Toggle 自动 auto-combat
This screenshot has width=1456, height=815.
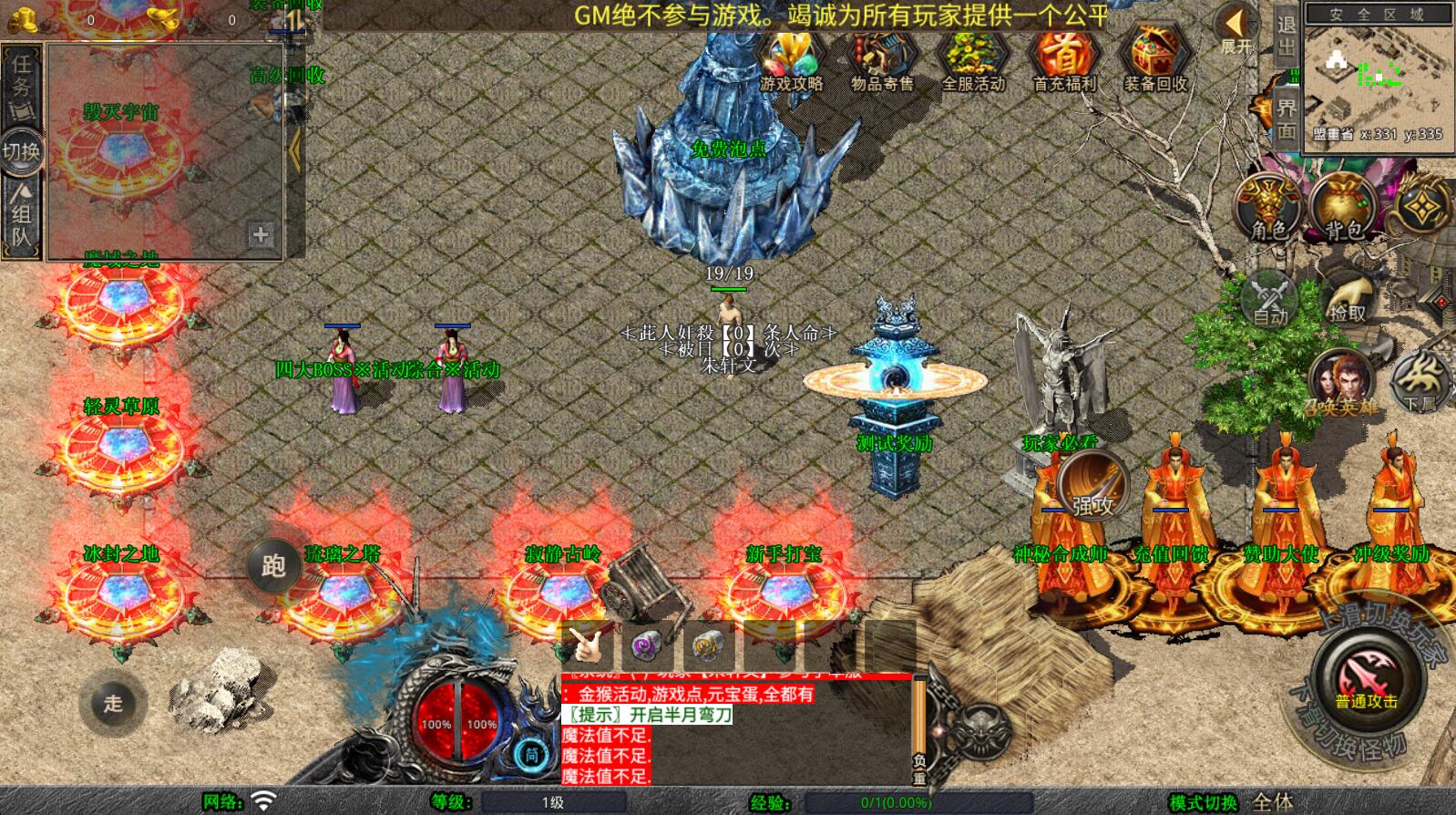coord(1269,298)
